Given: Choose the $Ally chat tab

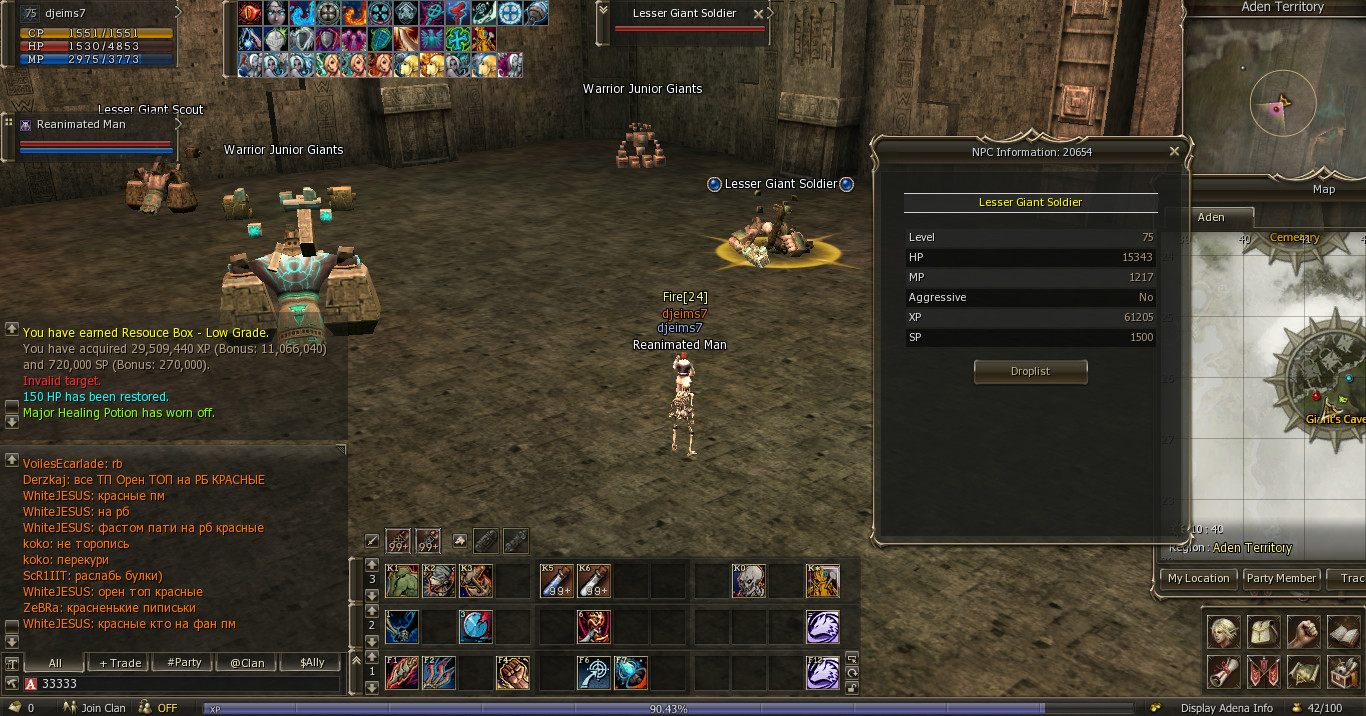Looking at the screenshot, I should 311,663.
